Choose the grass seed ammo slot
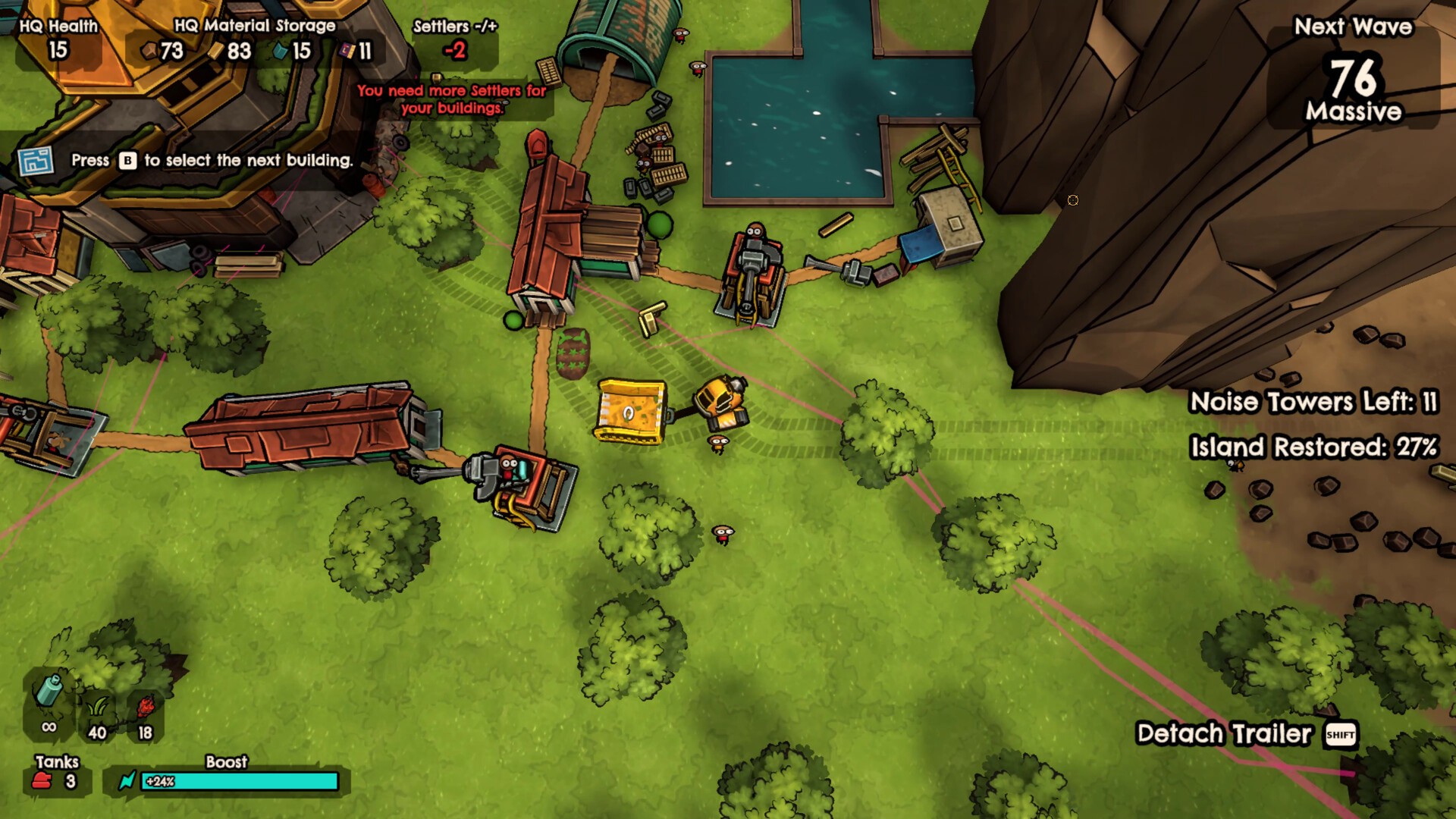The height and width of the screenshot is (819, 1456). [97, 710]
